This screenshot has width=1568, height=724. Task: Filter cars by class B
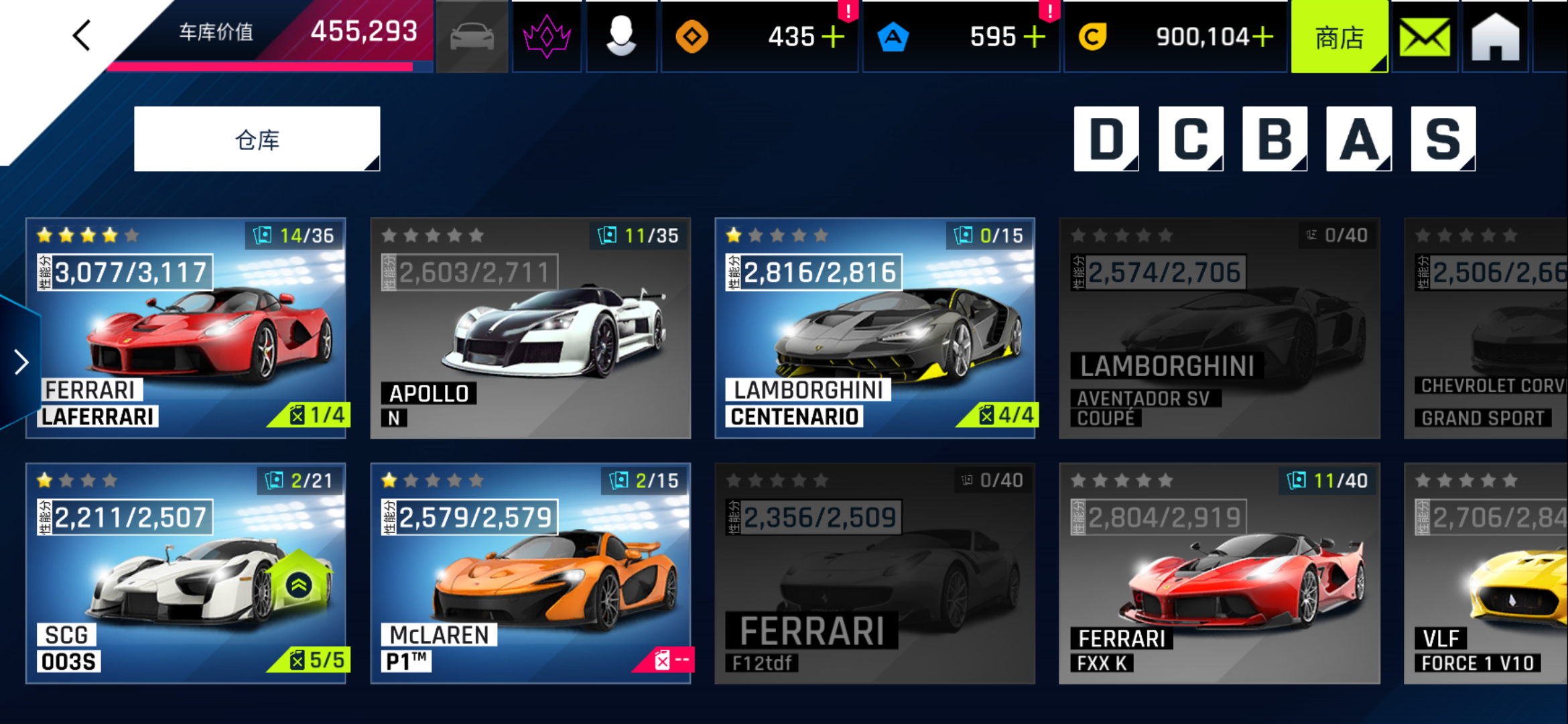[1275, 139]
